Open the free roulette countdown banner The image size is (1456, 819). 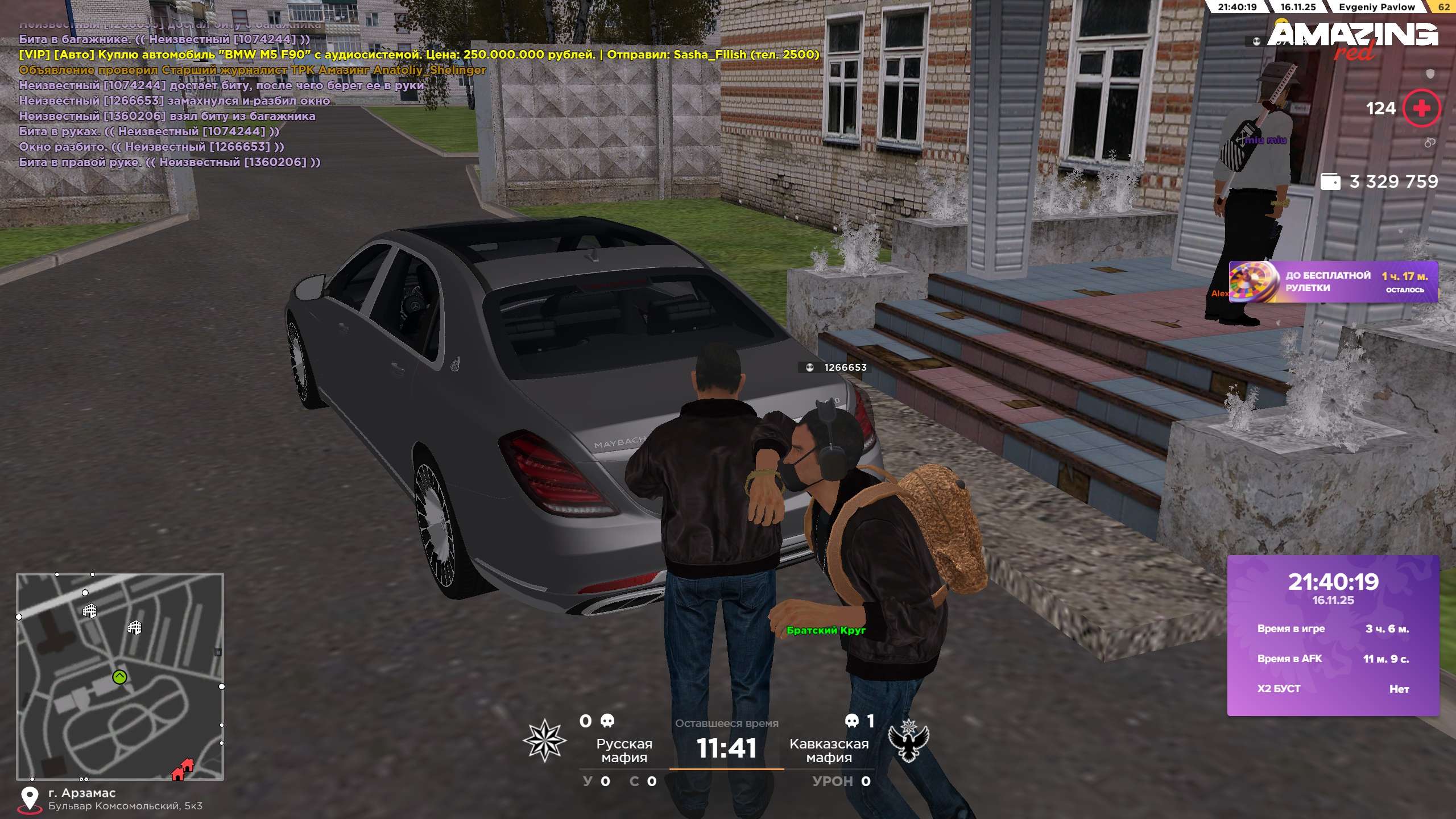click(x=1333, y=282)
